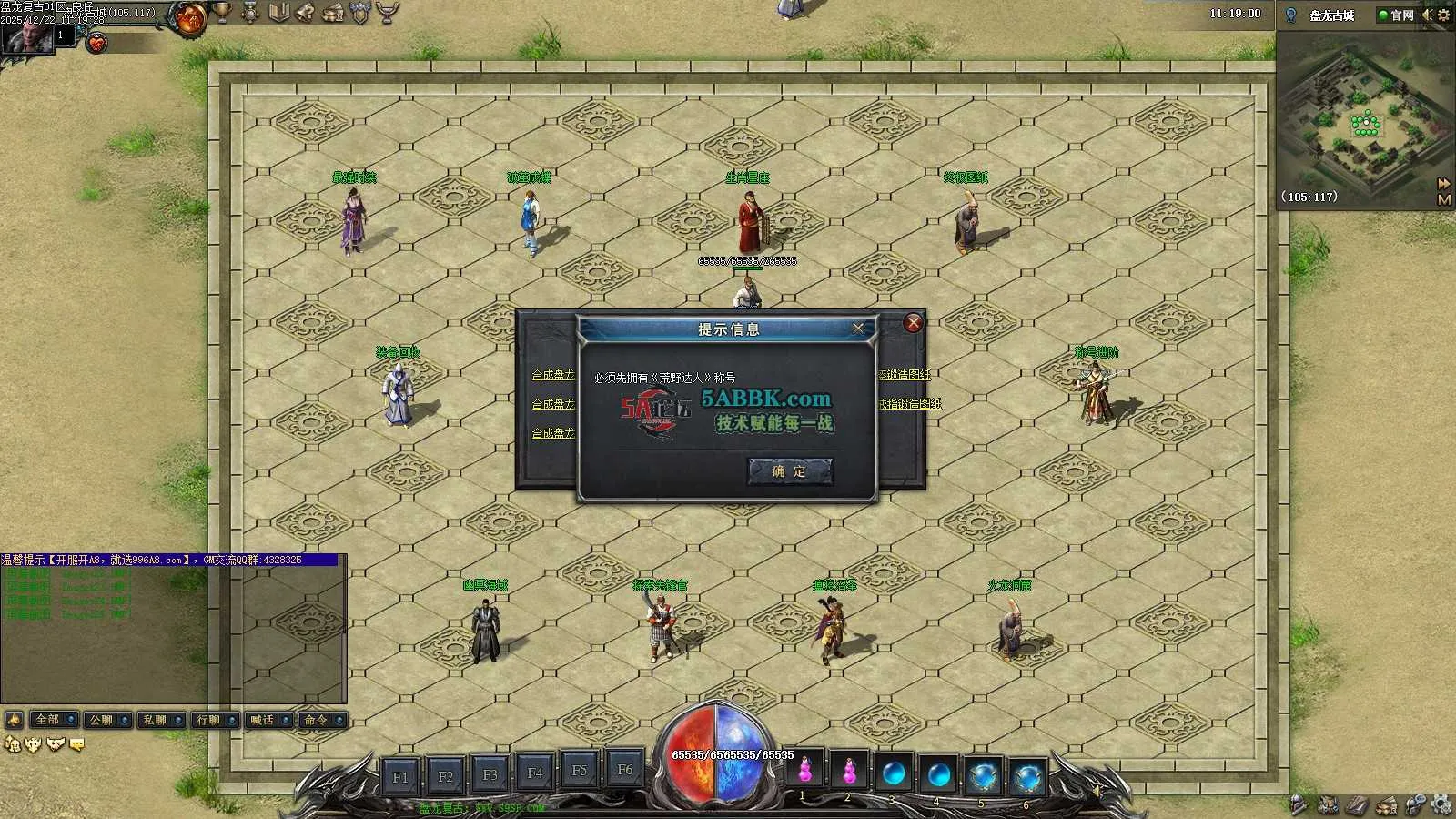This screenshot has height=819, width=1456.
Task: Confirm the prompt with the 确定 button
Action: (x=789, y=471)
